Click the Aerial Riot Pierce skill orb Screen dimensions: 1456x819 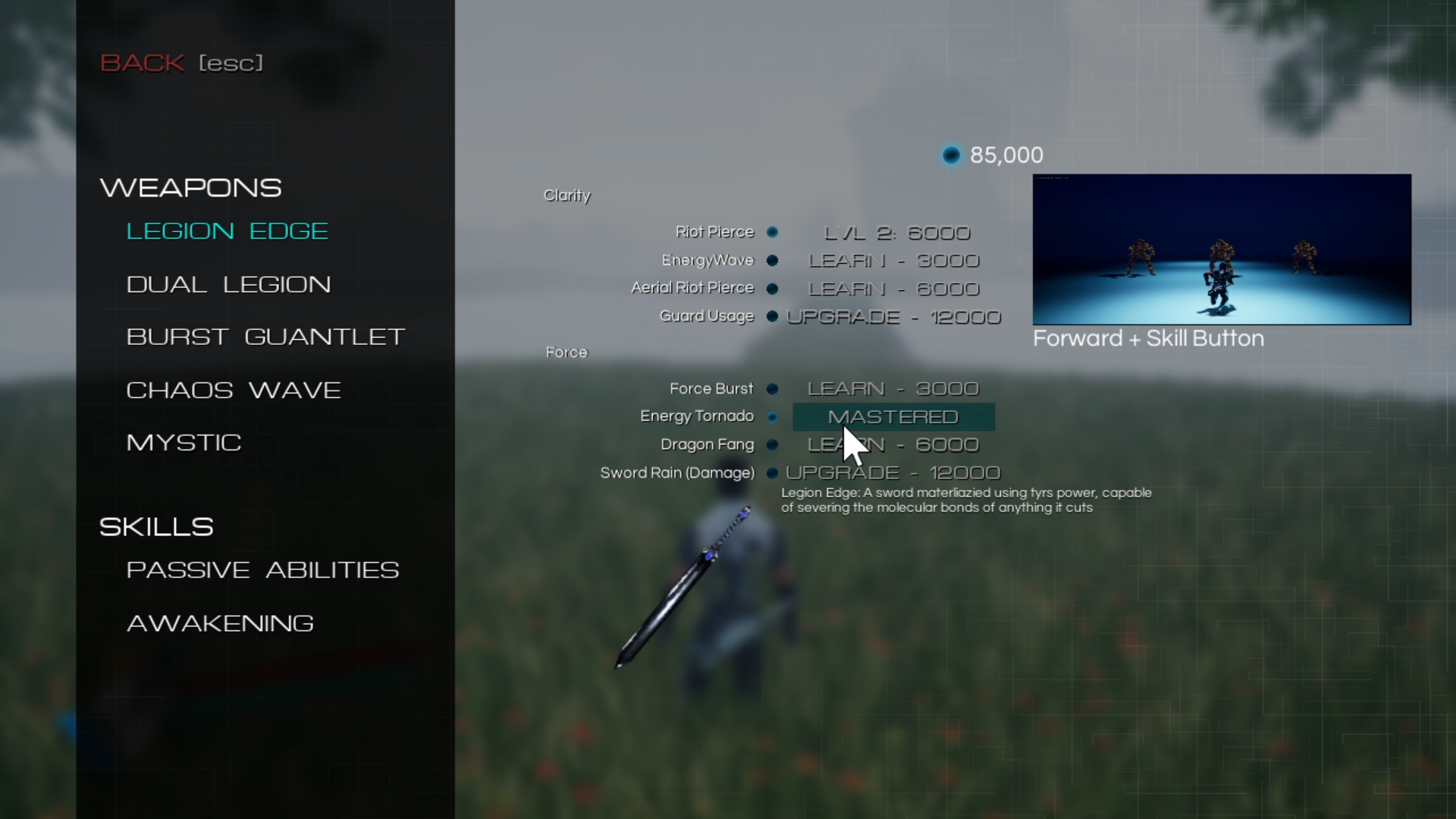coord(773,289)
